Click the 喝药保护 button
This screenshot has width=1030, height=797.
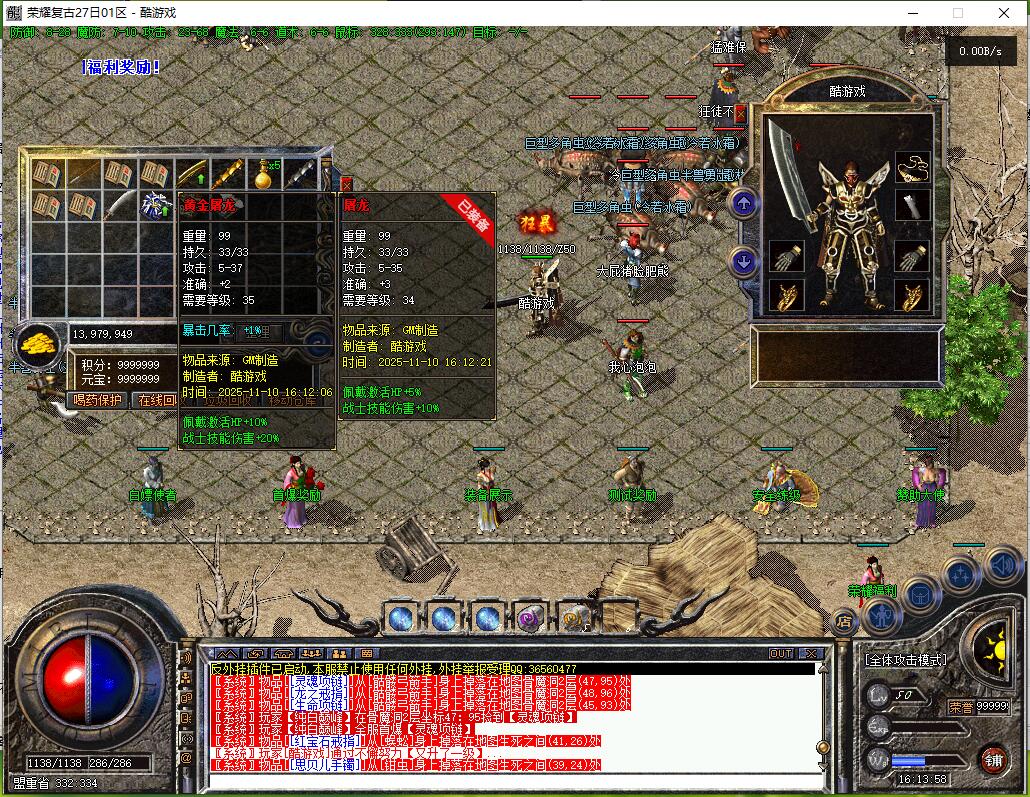(98, 400)
